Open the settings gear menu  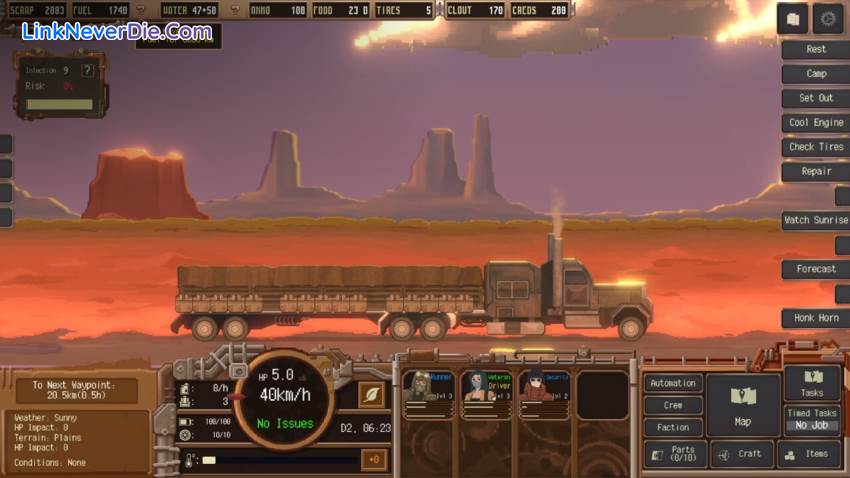[x=828, y=19]
